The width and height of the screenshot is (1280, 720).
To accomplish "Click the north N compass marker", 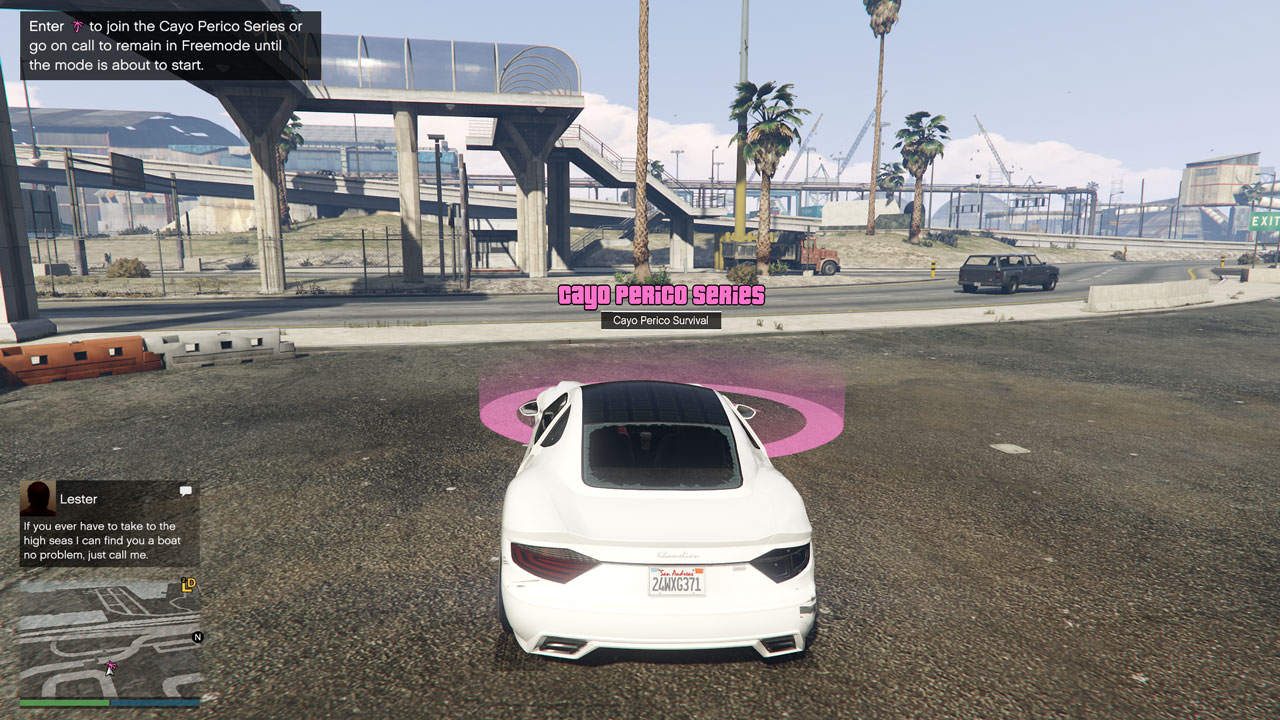I will (197, 637).
